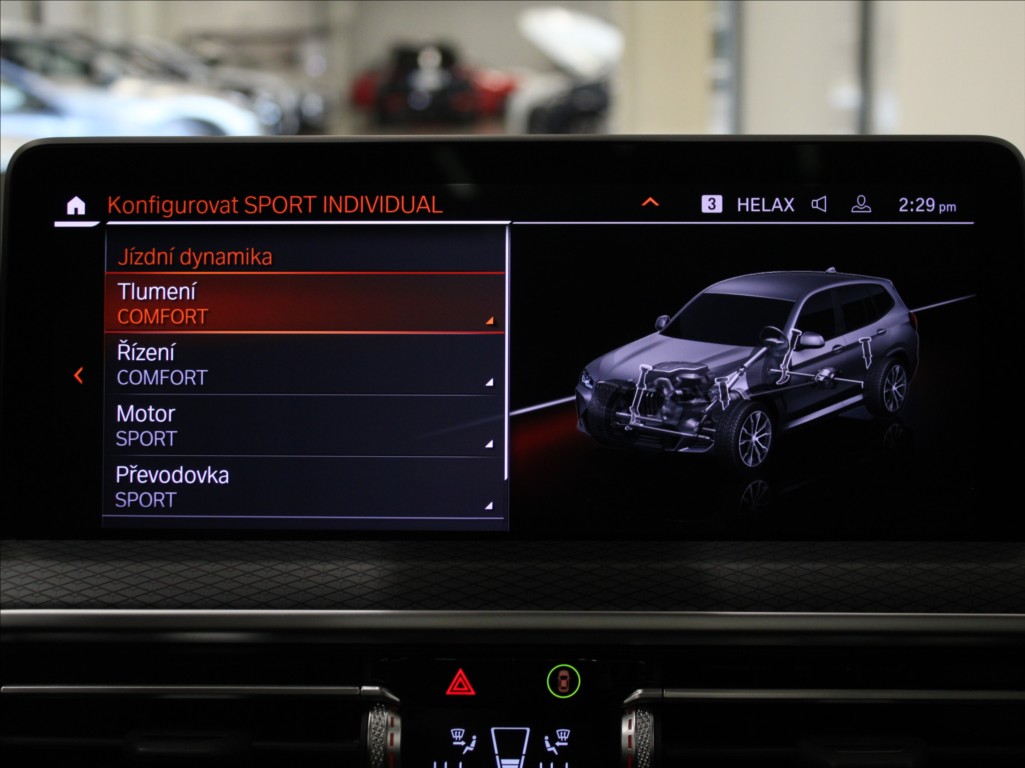
Task: Expand the orange up chevron
Action: click(650, 203)
